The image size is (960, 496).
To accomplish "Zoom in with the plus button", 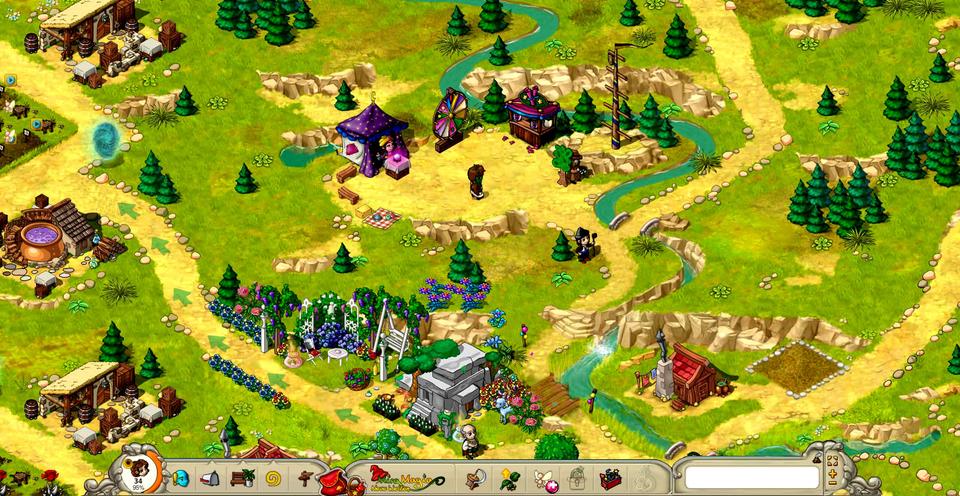I will click(831, 474).
